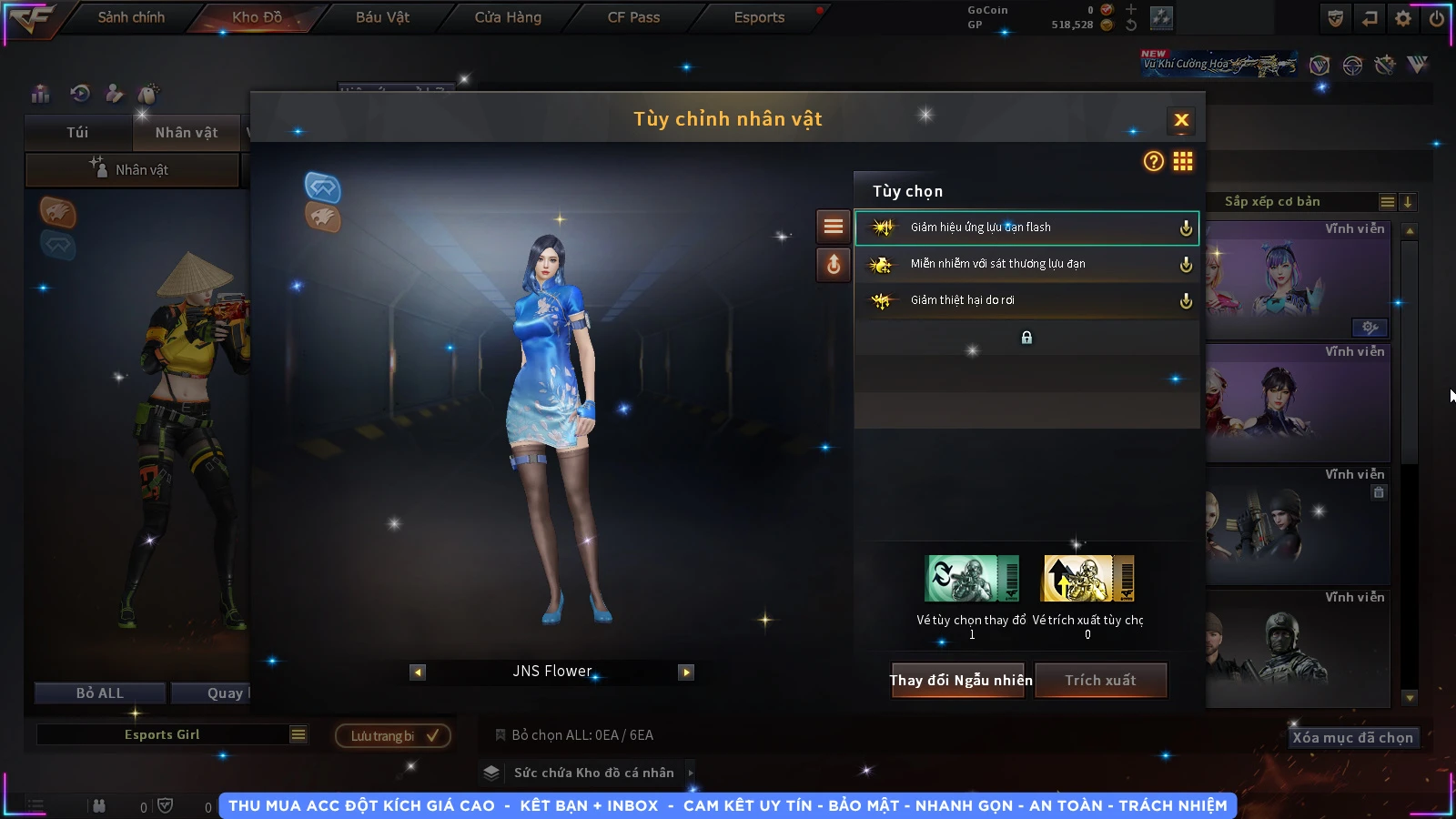Show the previous character with the left arrow

[x=418, y=672]
